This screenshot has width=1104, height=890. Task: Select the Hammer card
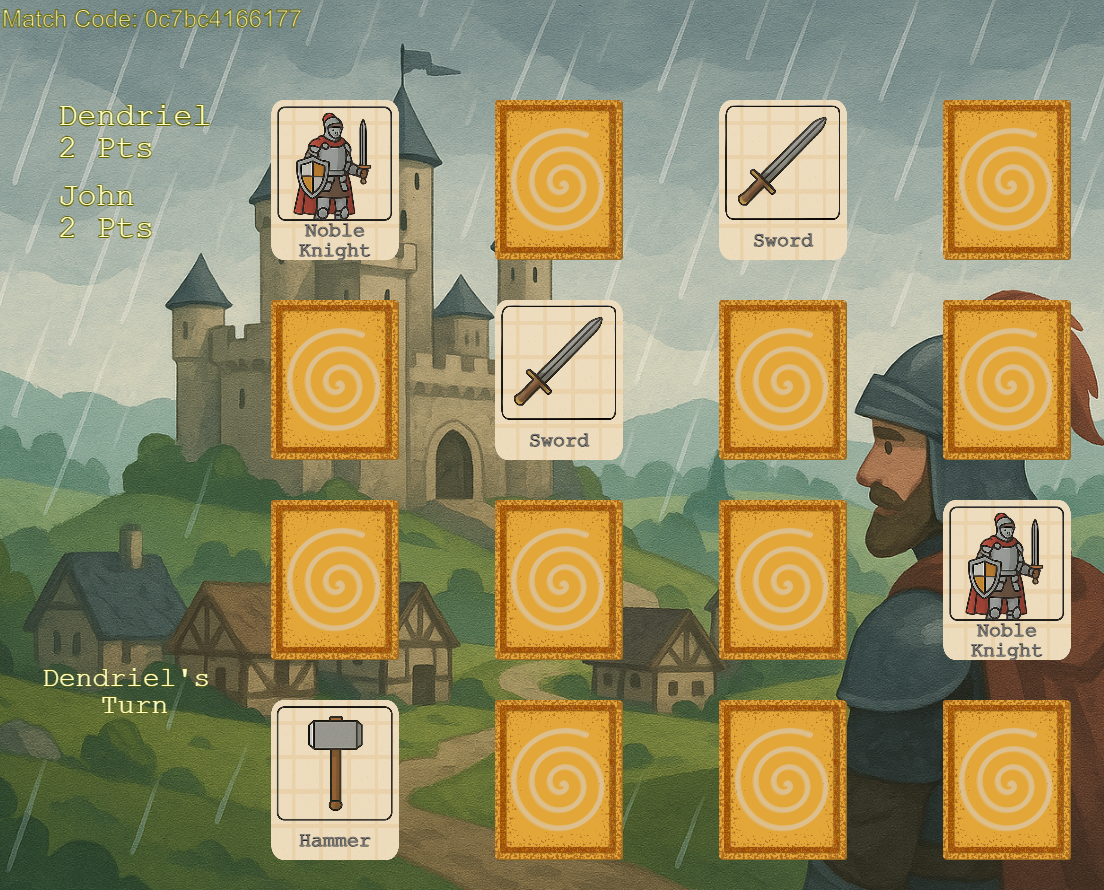pos(335,779)
